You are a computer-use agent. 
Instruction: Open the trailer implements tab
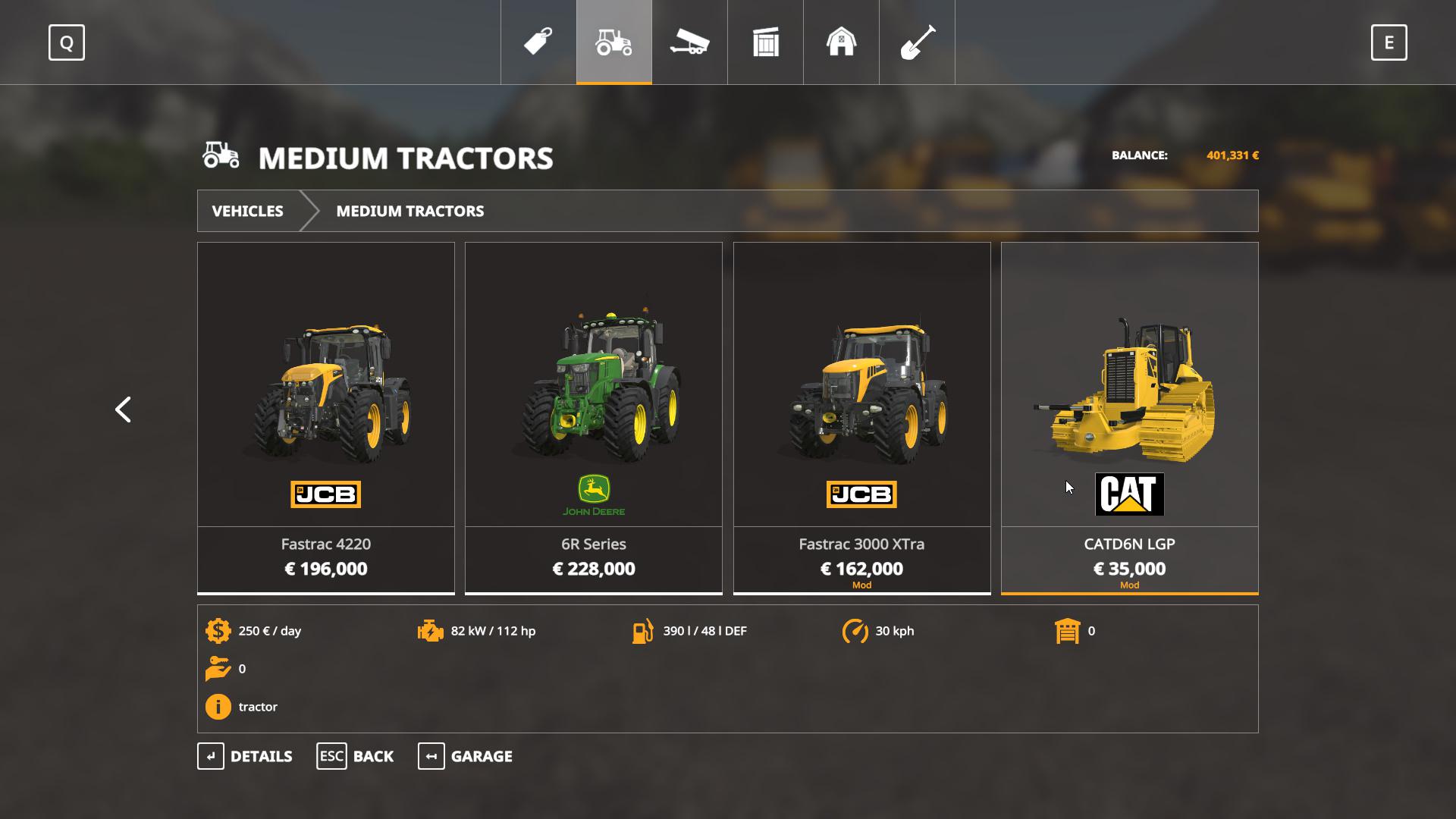tap(689, 42)
